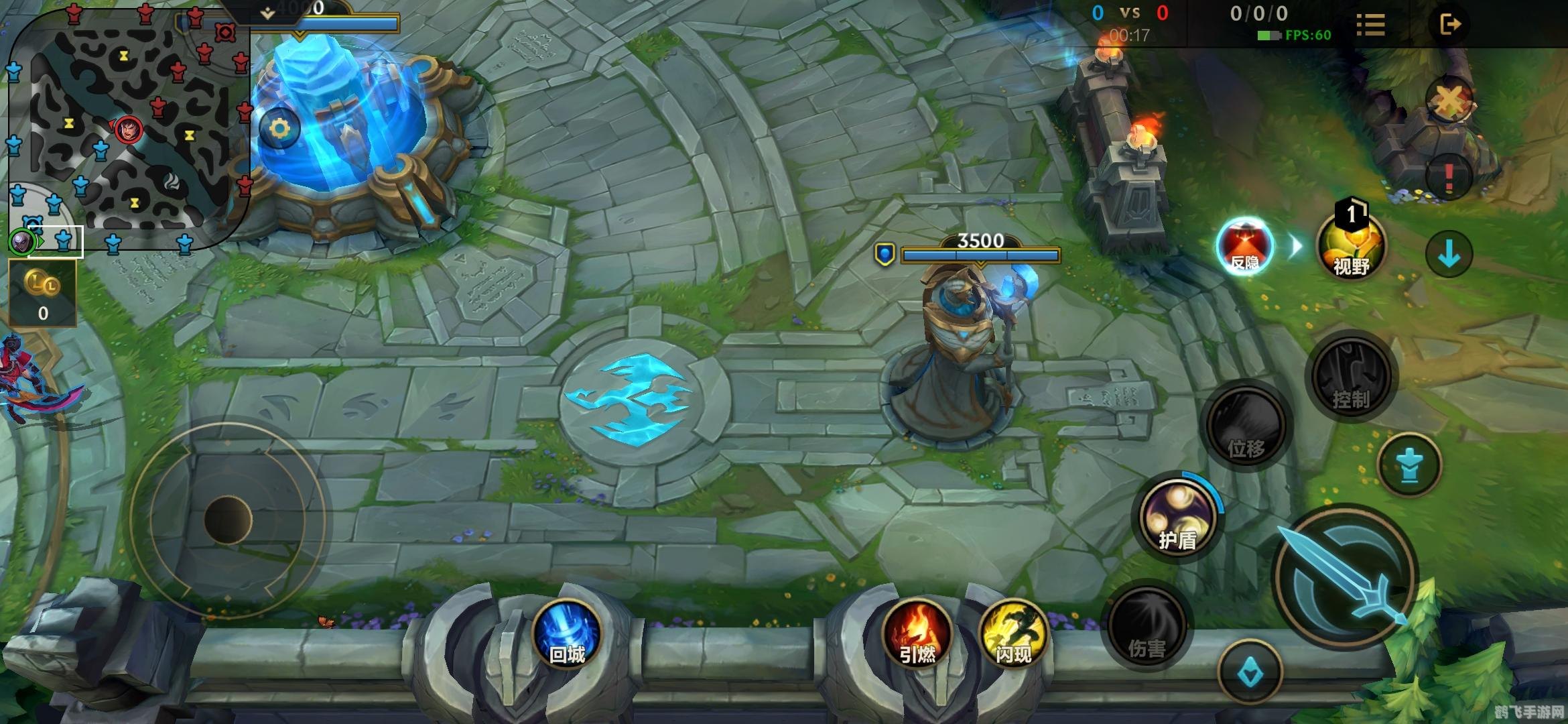Tap the movement joystick knob
The width and height of the screenshot is (1568, 724).
(x=228, y=519)
